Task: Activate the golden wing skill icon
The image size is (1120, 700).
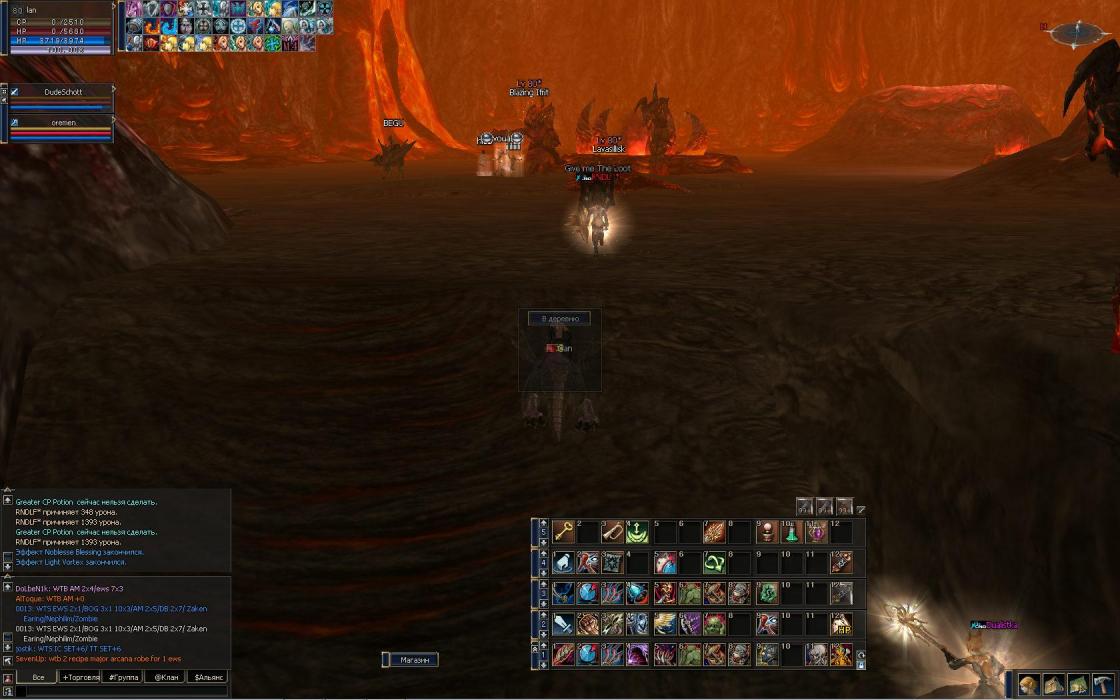Action: 663,624
